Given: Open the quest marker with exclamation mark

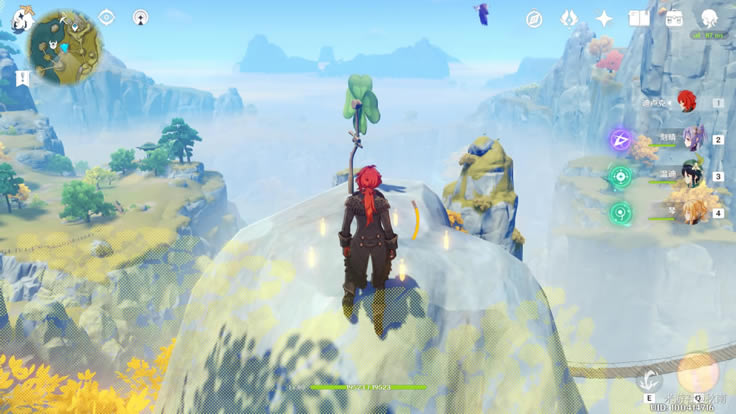Looking at the screenshot, I should point(22,78).
